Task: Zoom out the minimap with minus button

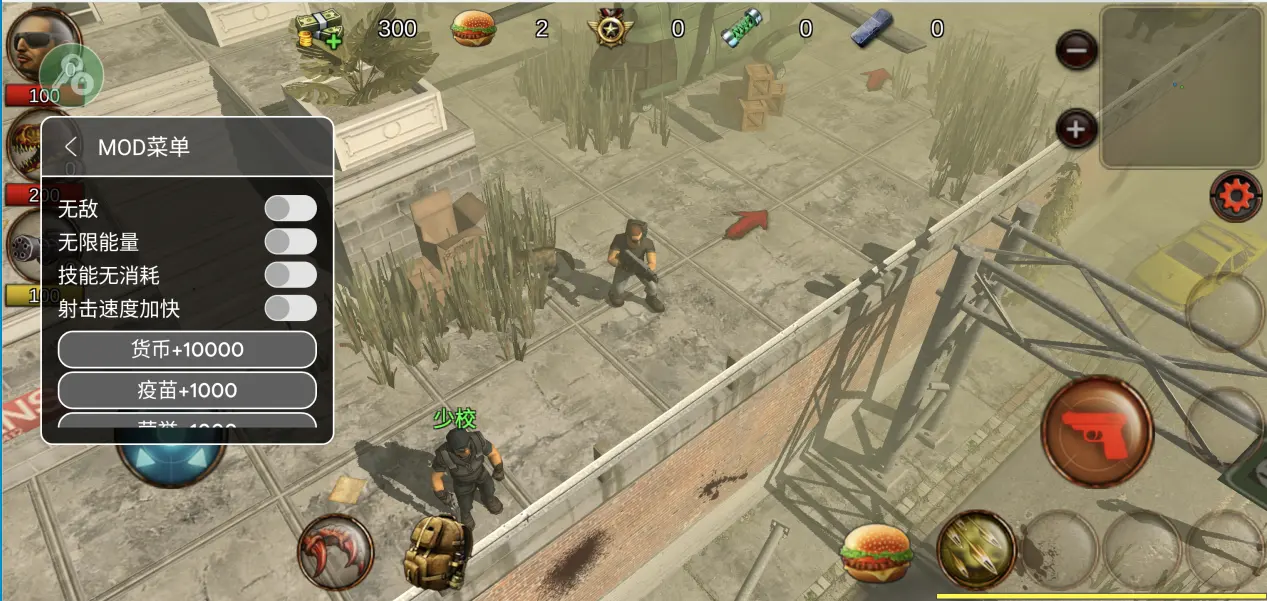Action: point(1076,49)
